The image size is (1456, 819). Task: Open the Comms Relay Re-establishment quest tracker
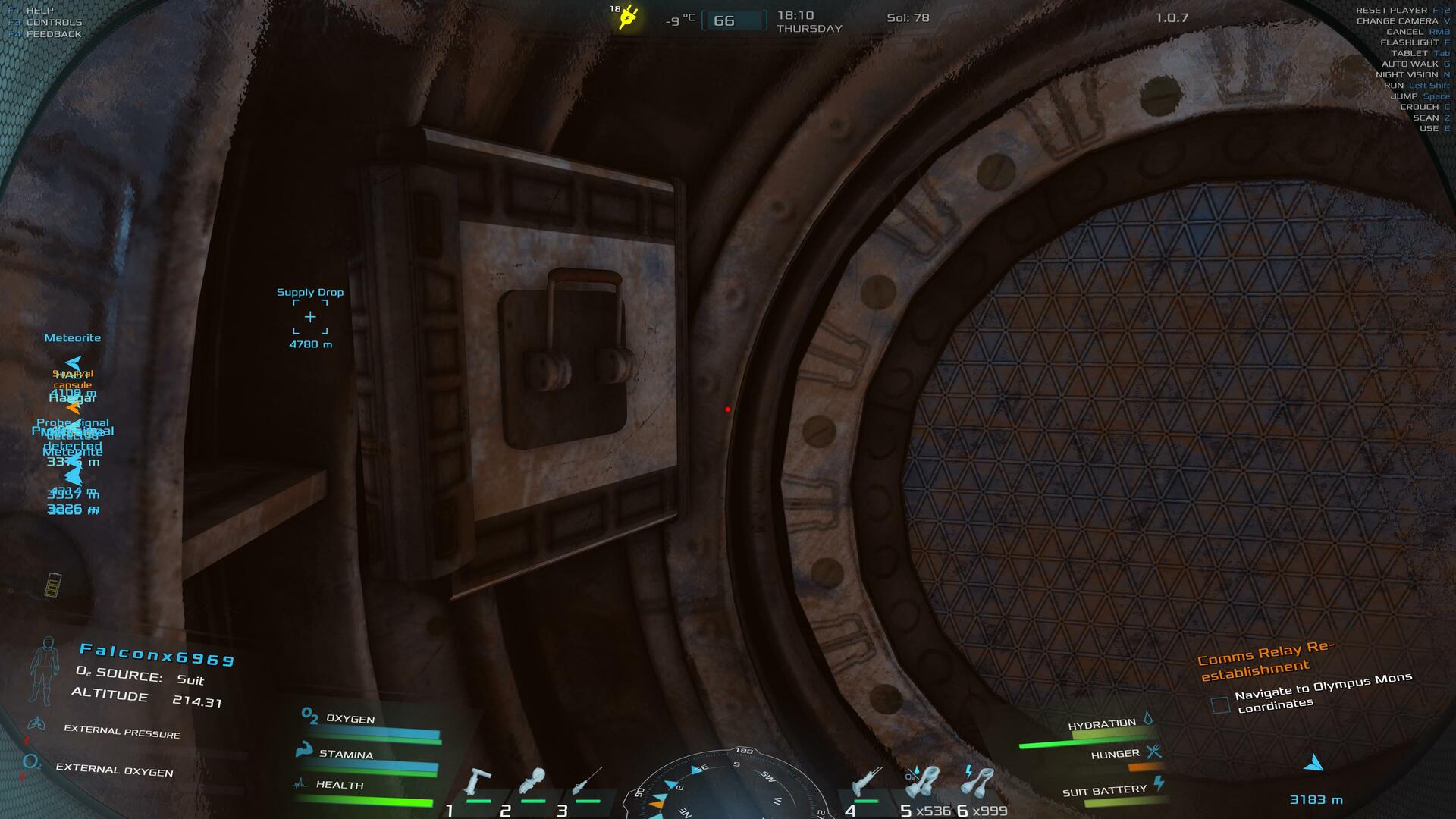click(x=1265, y=660)
